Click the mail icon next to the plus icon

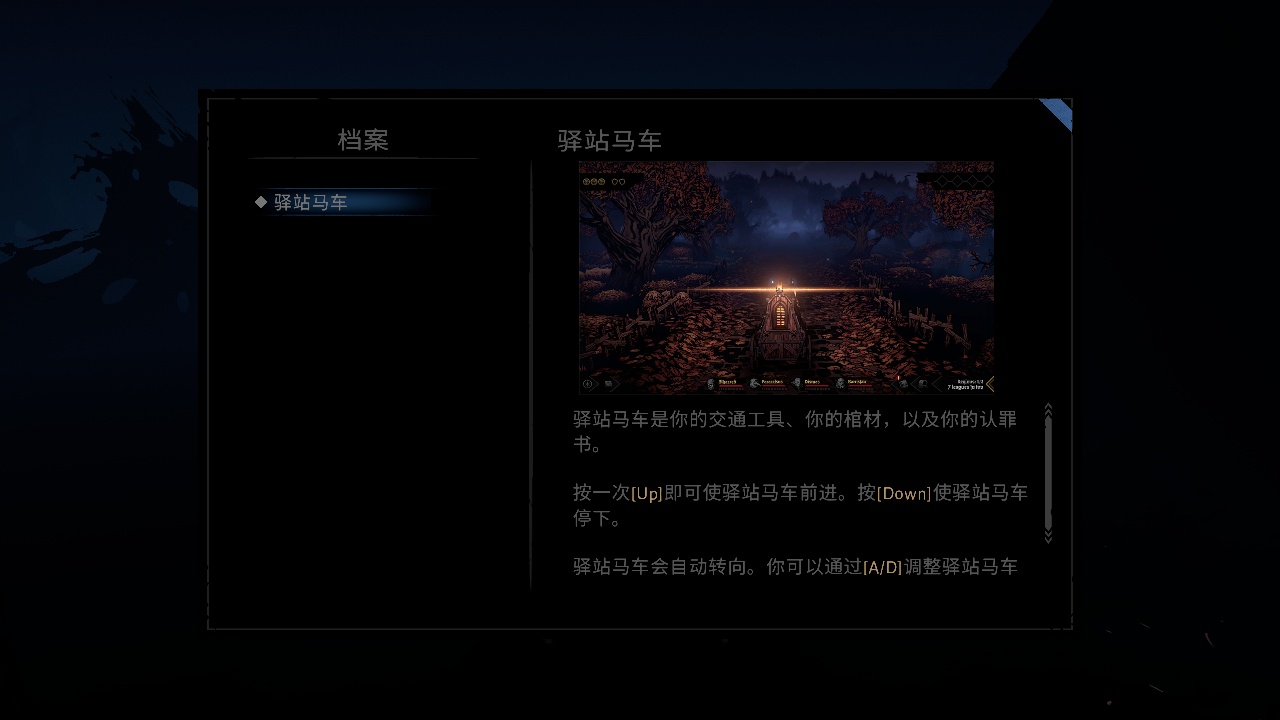point(608,383)
